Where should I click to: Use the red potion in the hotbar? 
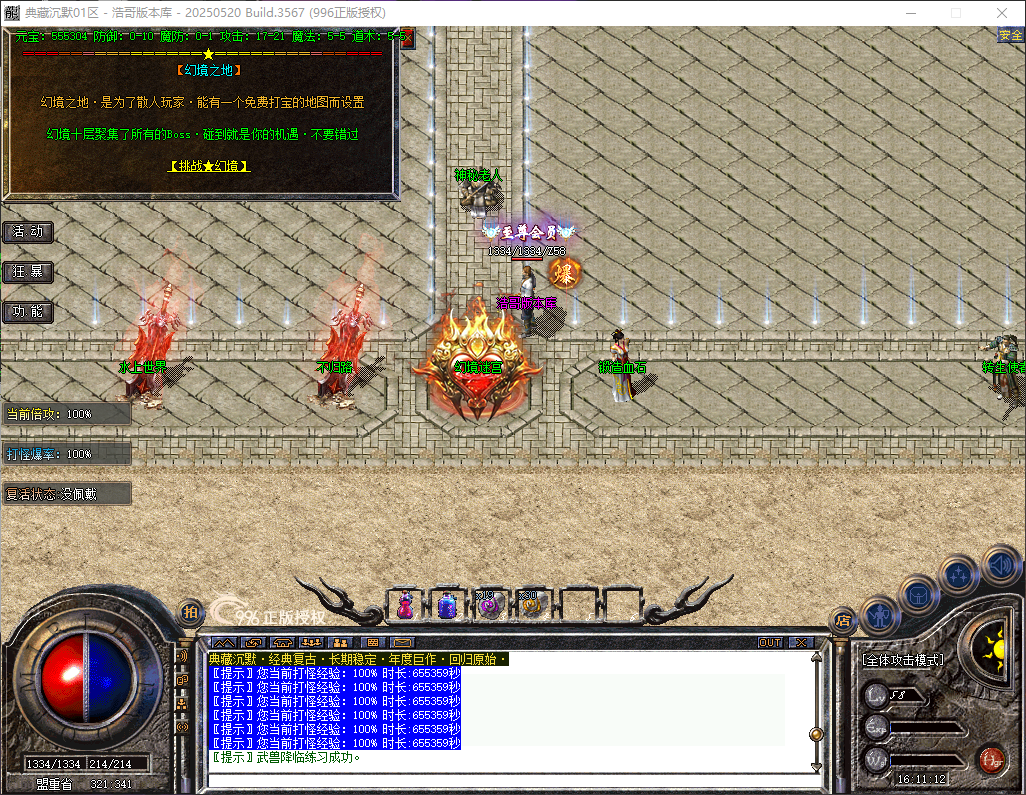click(x=406, y=604)
